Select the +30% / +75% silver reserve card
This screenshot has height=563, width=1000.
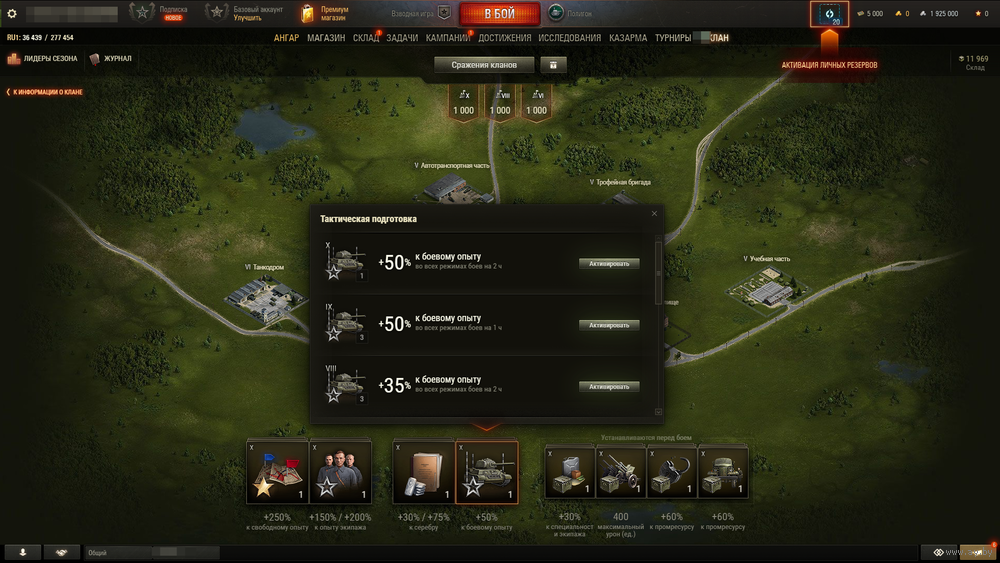point(423,471)
